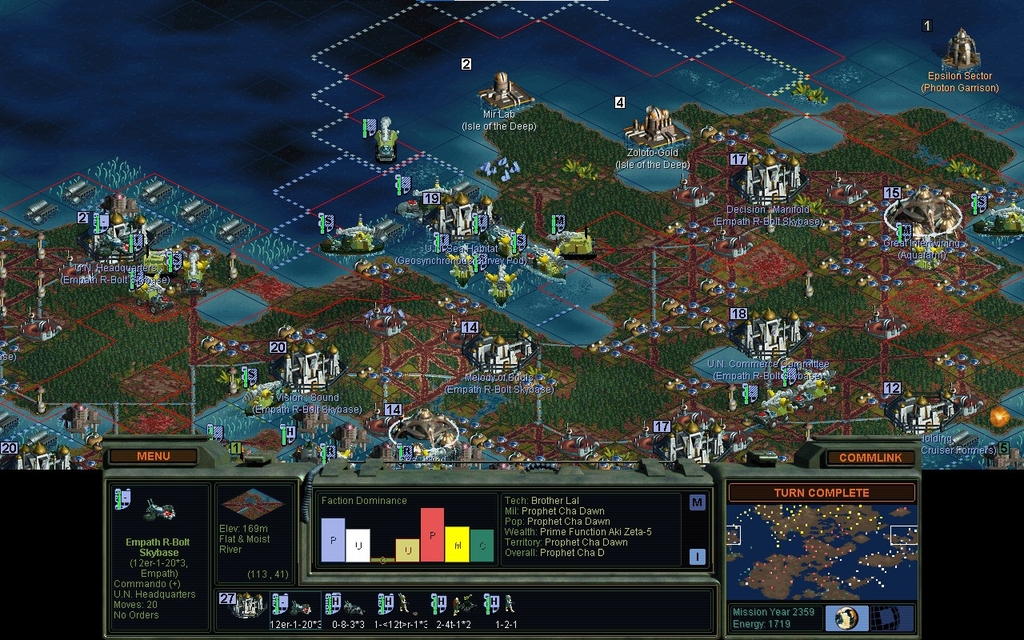This screenshot has height=640, width=1024.
Task: Click the M button in info panel
Action: click(697, 502)
